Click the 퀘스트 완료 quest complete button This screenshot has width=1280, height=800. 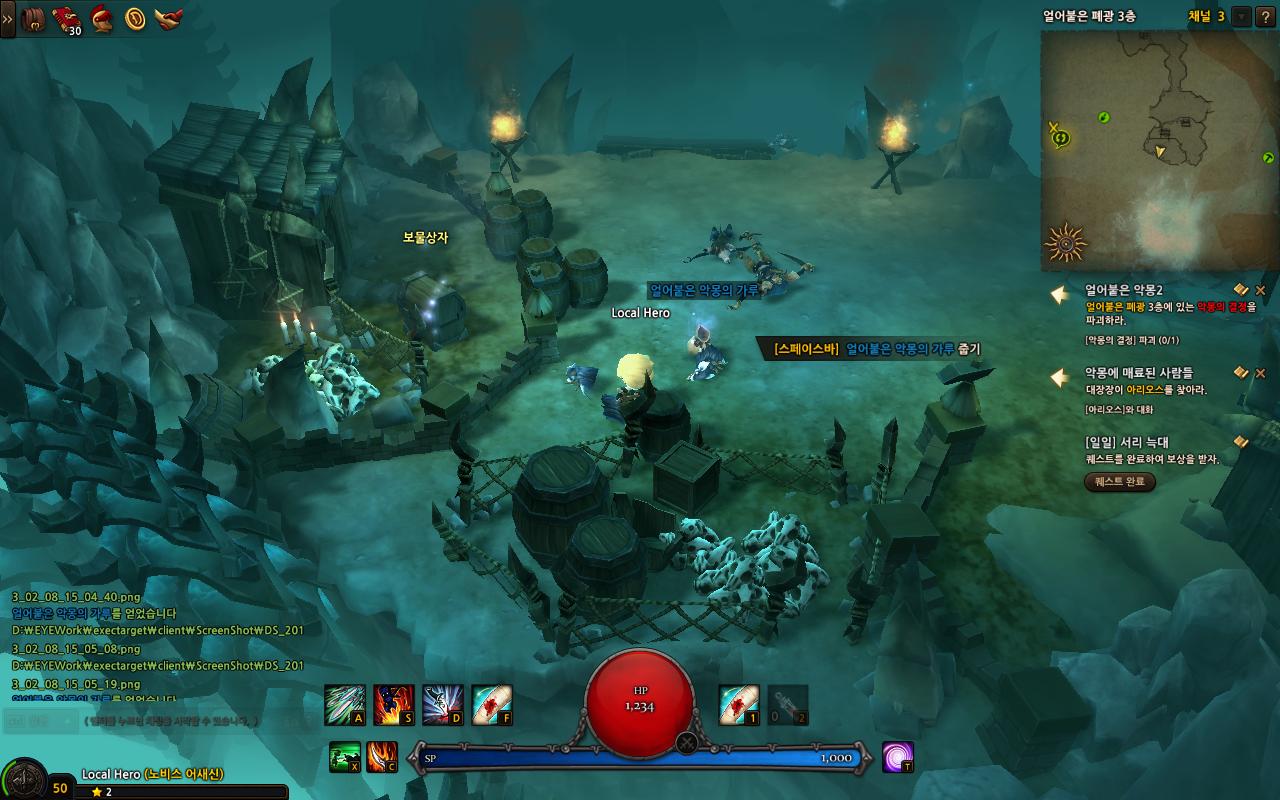point(1120,482)
